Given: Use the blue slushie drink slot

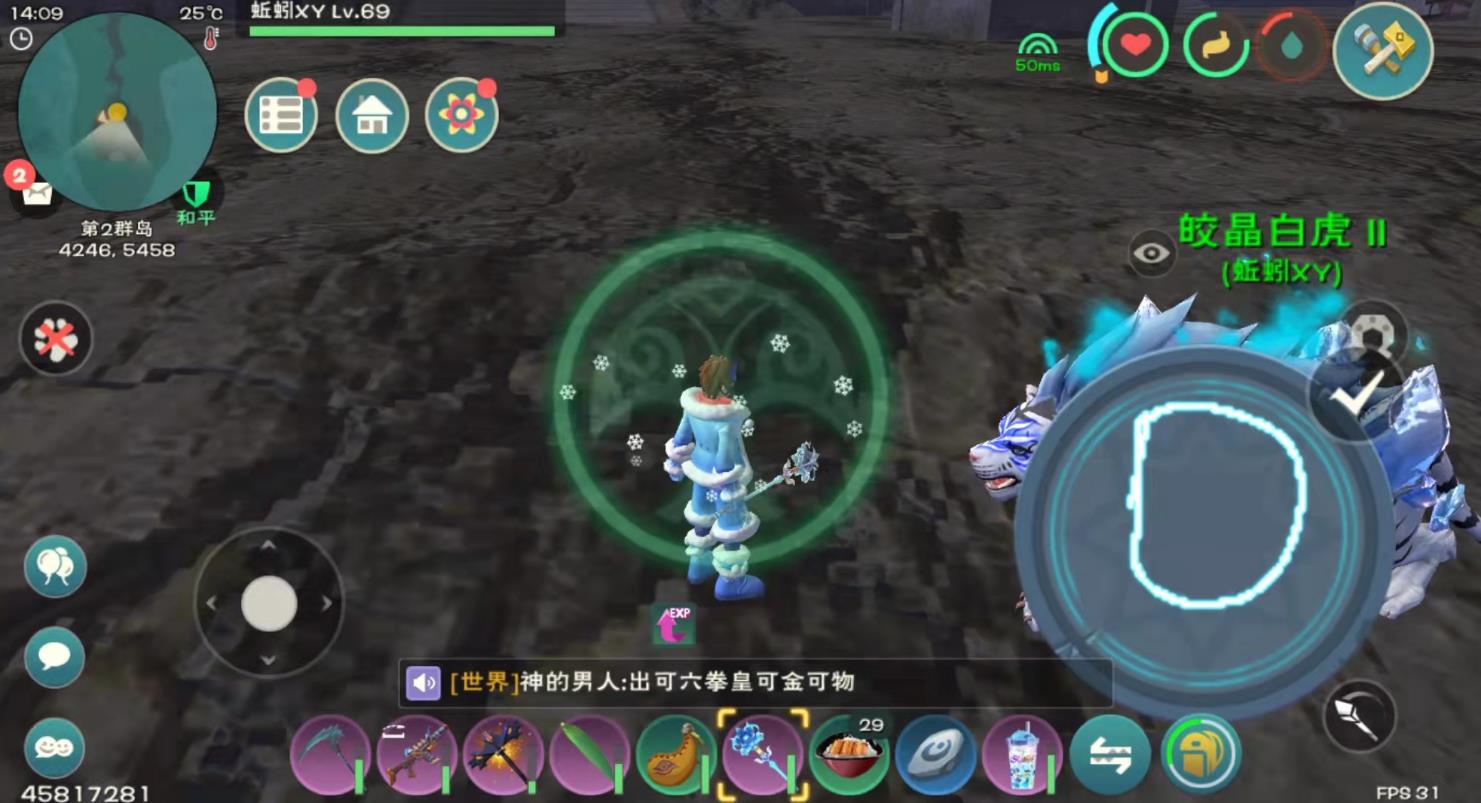Looking at the screenshot, I should click(x=1022, y=755).
